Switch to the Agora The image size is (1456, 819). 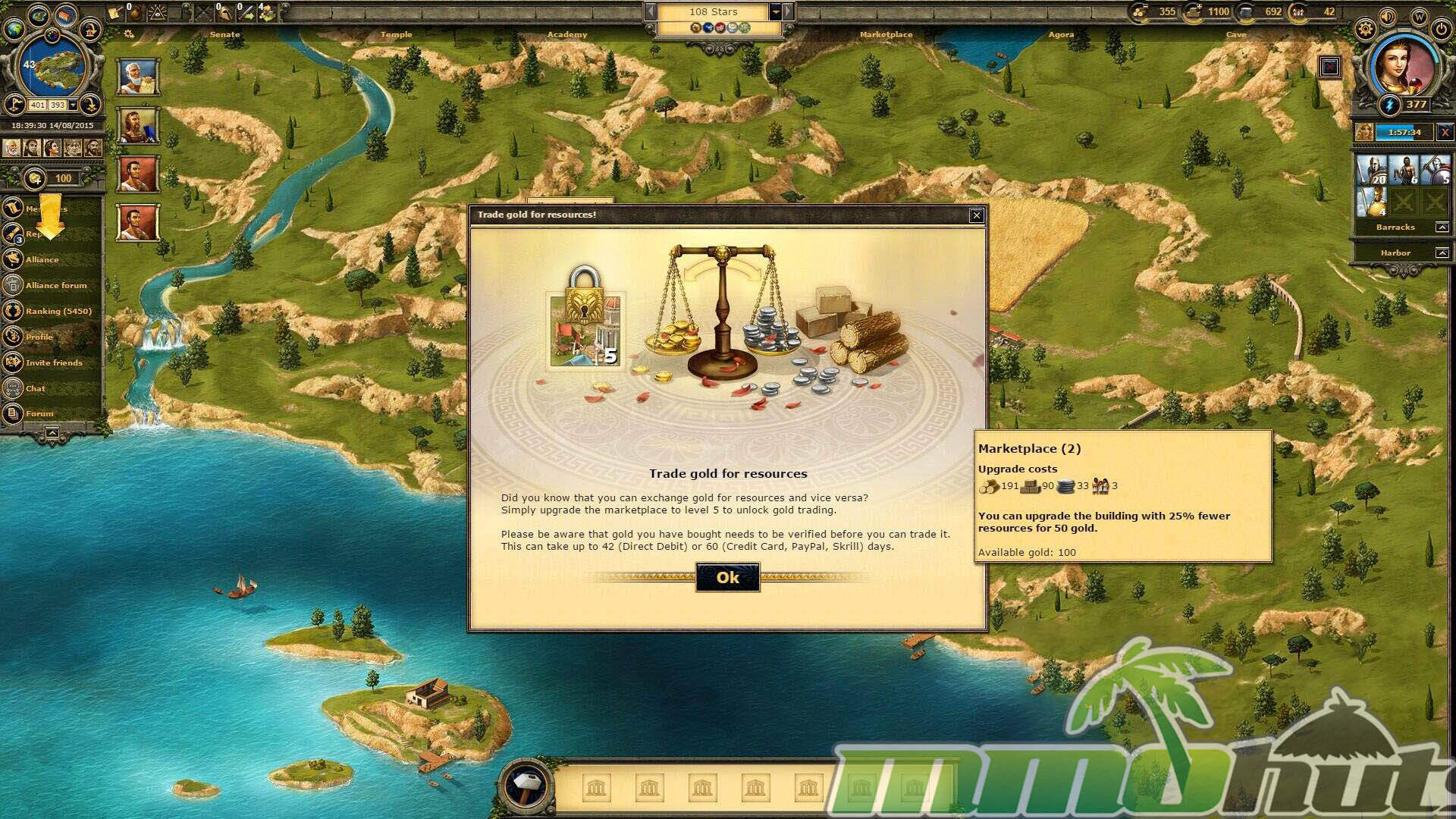pos(1061,34)
